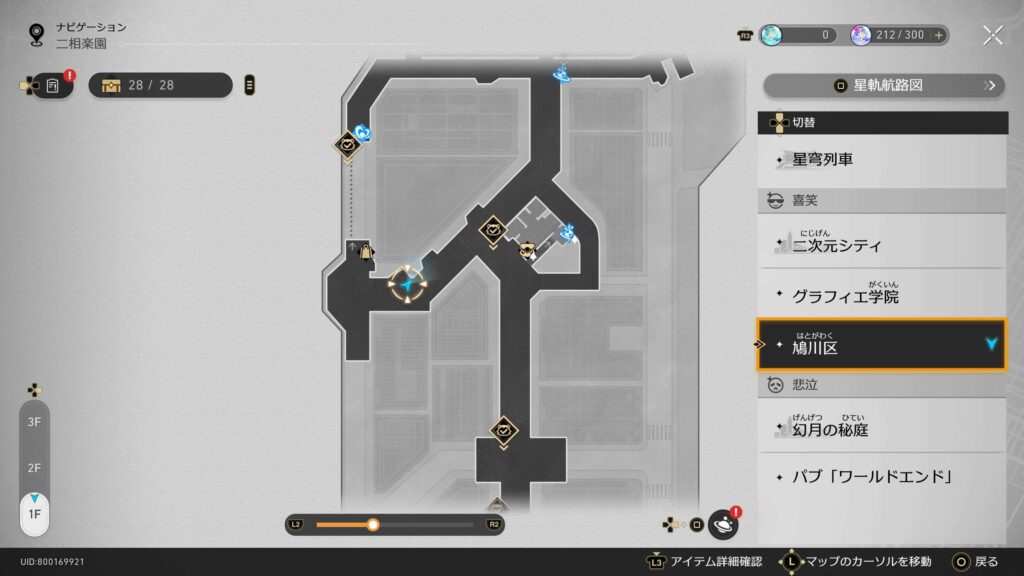The image size is (1024, 576).
Task: Adjust the map zoom slider handle
Action: (373, 524)
